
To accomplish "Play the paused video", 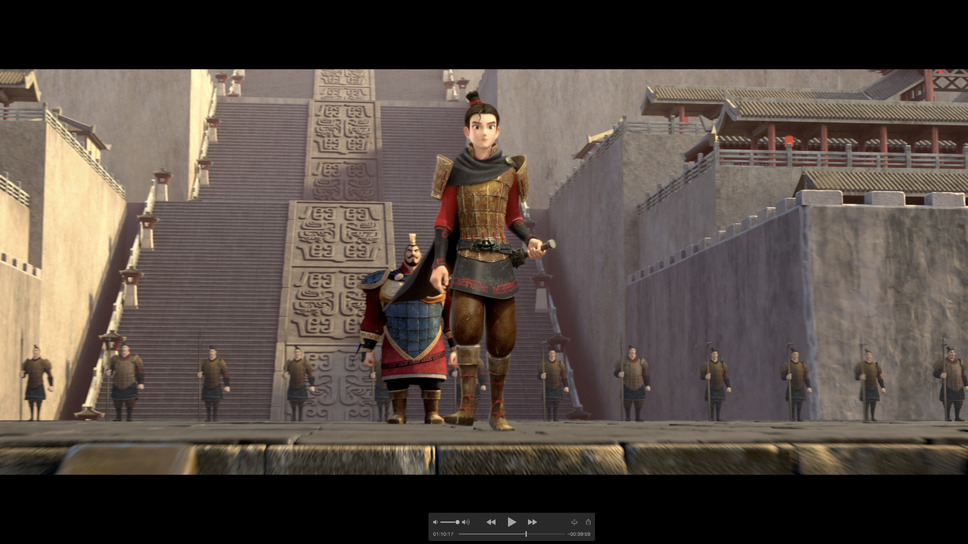I will tap(511, 522).
